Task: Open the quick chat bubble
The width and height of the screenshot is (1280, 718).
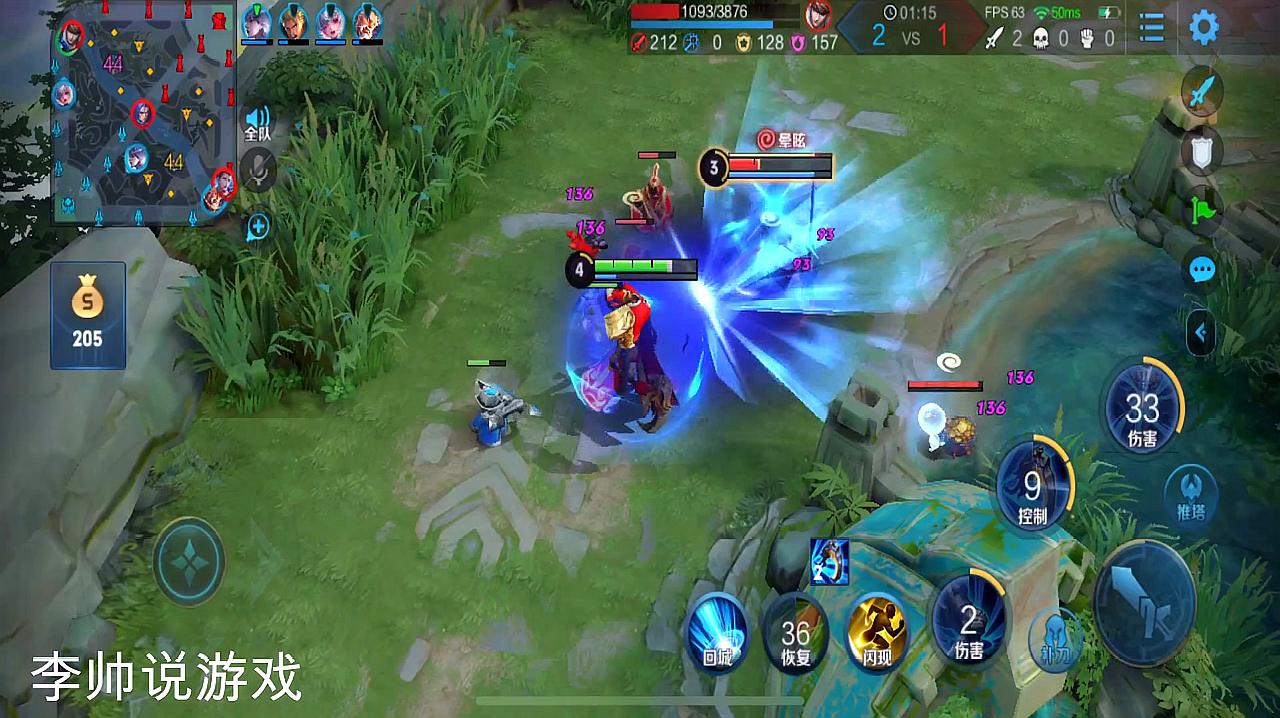Action: pos(1201,269)
